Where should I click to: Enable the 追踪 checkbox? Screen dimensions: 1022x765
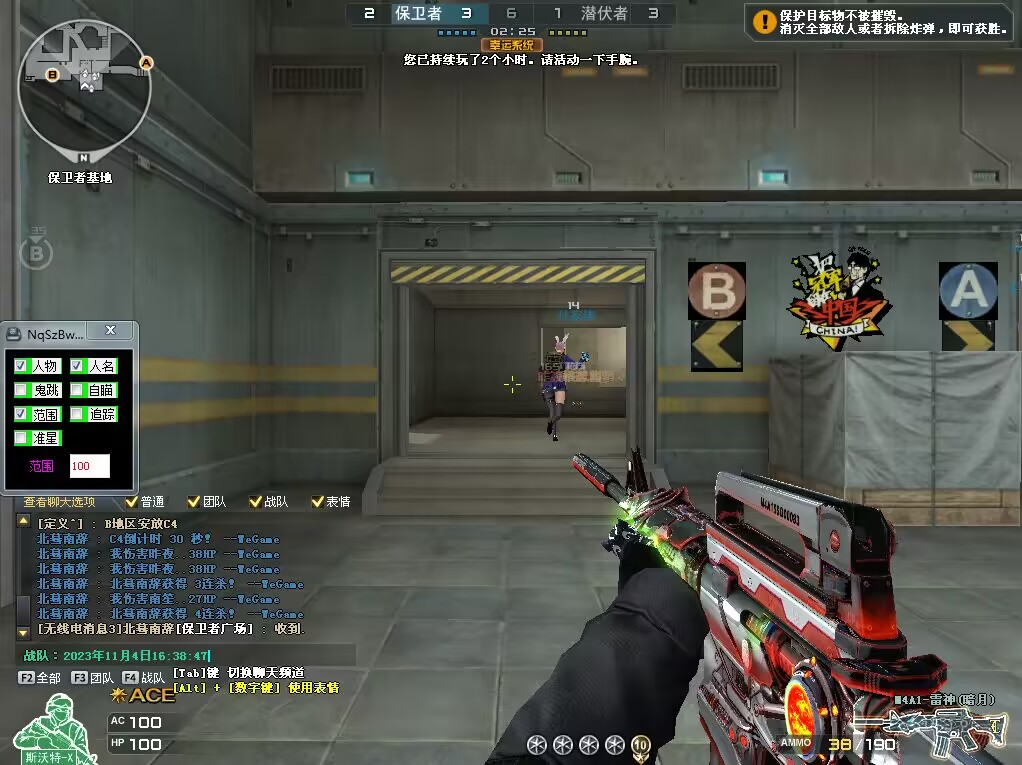[x=77, y=414]
